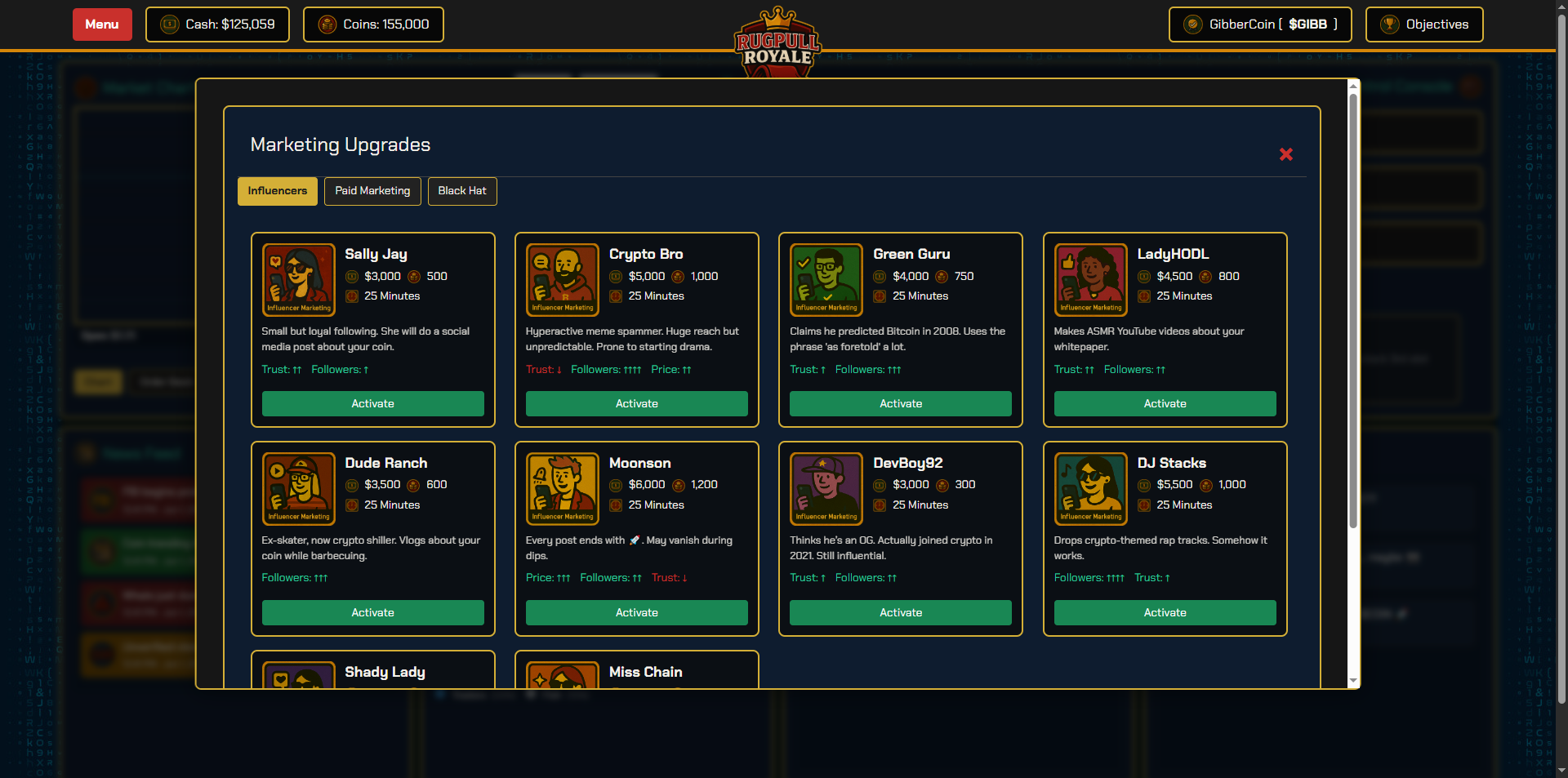Select DJ Stacks' sunglasses portrait icon
The image size is (1568, 778).
click(x=1090, y=488)
